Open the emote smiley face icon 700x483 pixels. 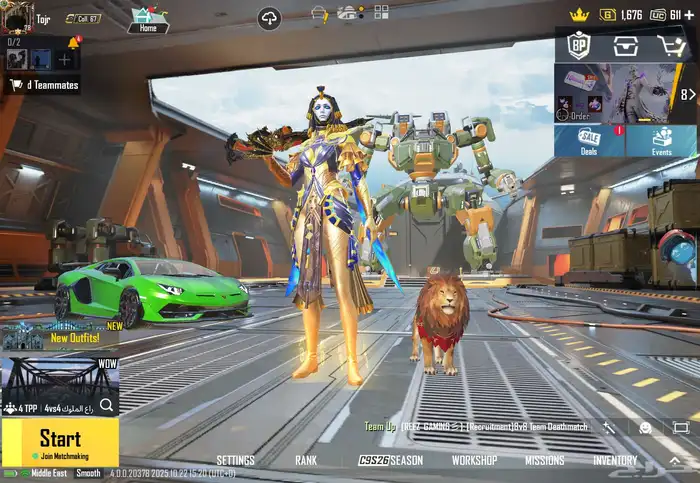click(645, 428)
